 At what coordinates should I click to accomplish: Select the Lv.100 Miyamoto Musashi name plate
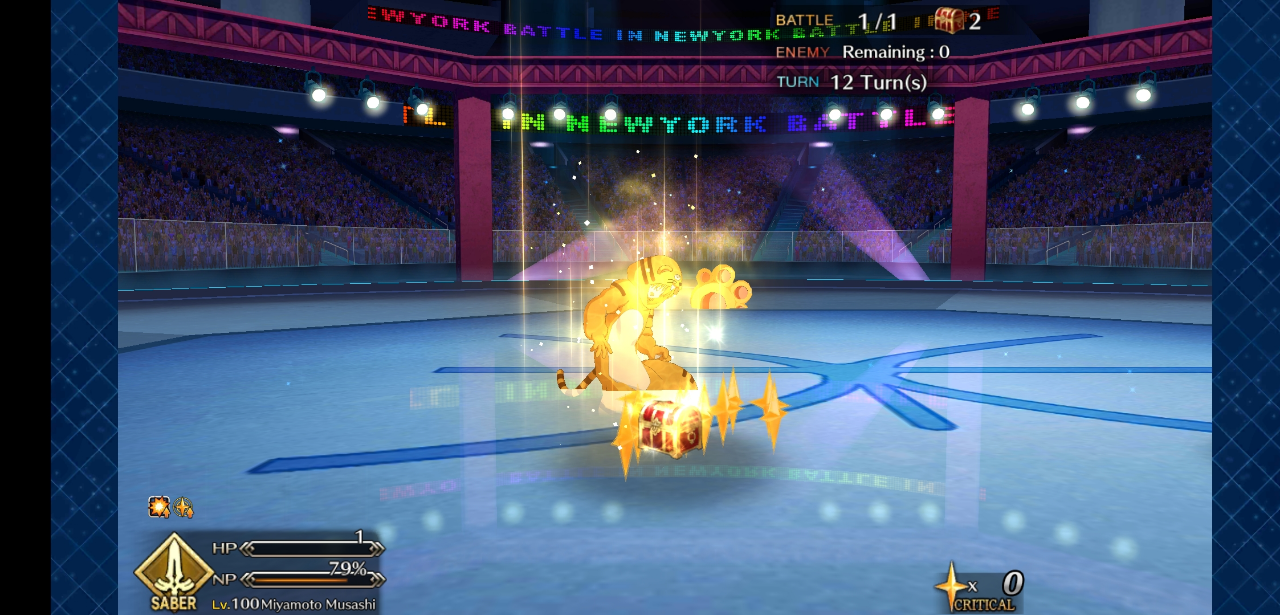click(x=293, y=604)
